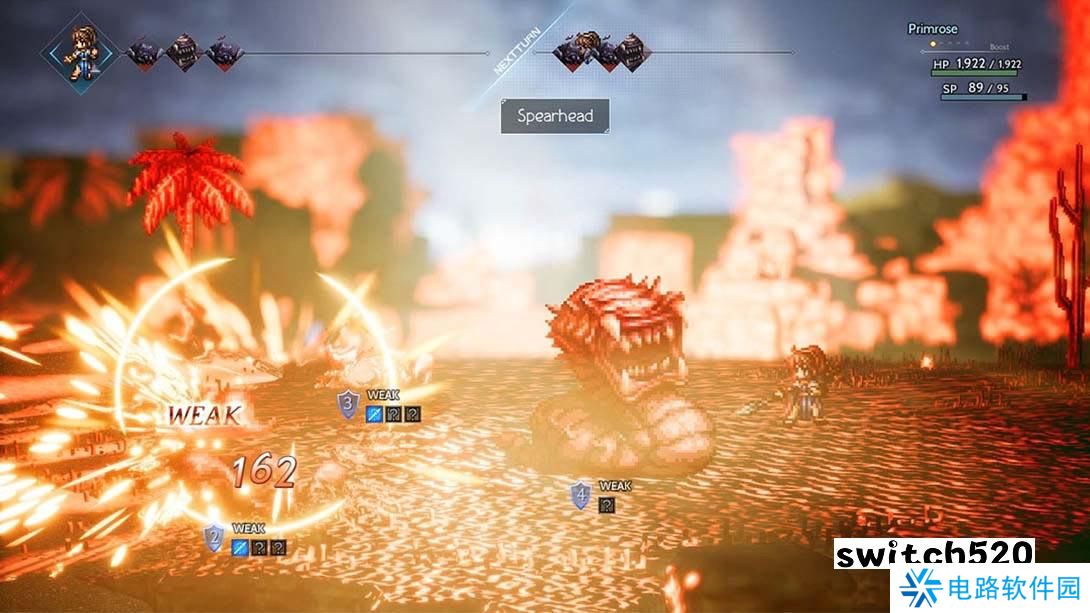Inspect the unknown weakness icon beside shield 4
The width and height of the screenshot is (1090, 613).
(606, 505)
